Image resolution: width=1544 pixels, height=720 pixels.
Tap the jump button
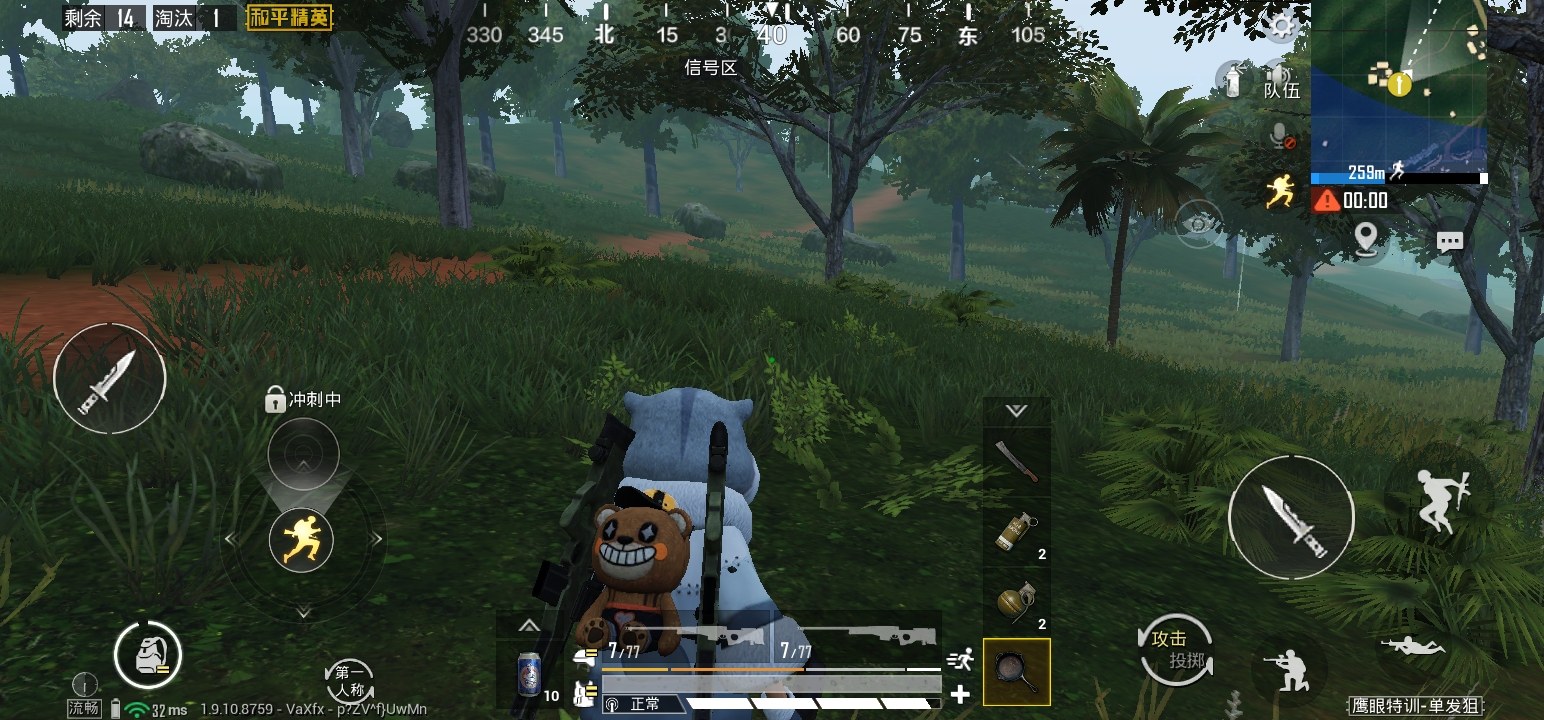(x=1439, y=501)
